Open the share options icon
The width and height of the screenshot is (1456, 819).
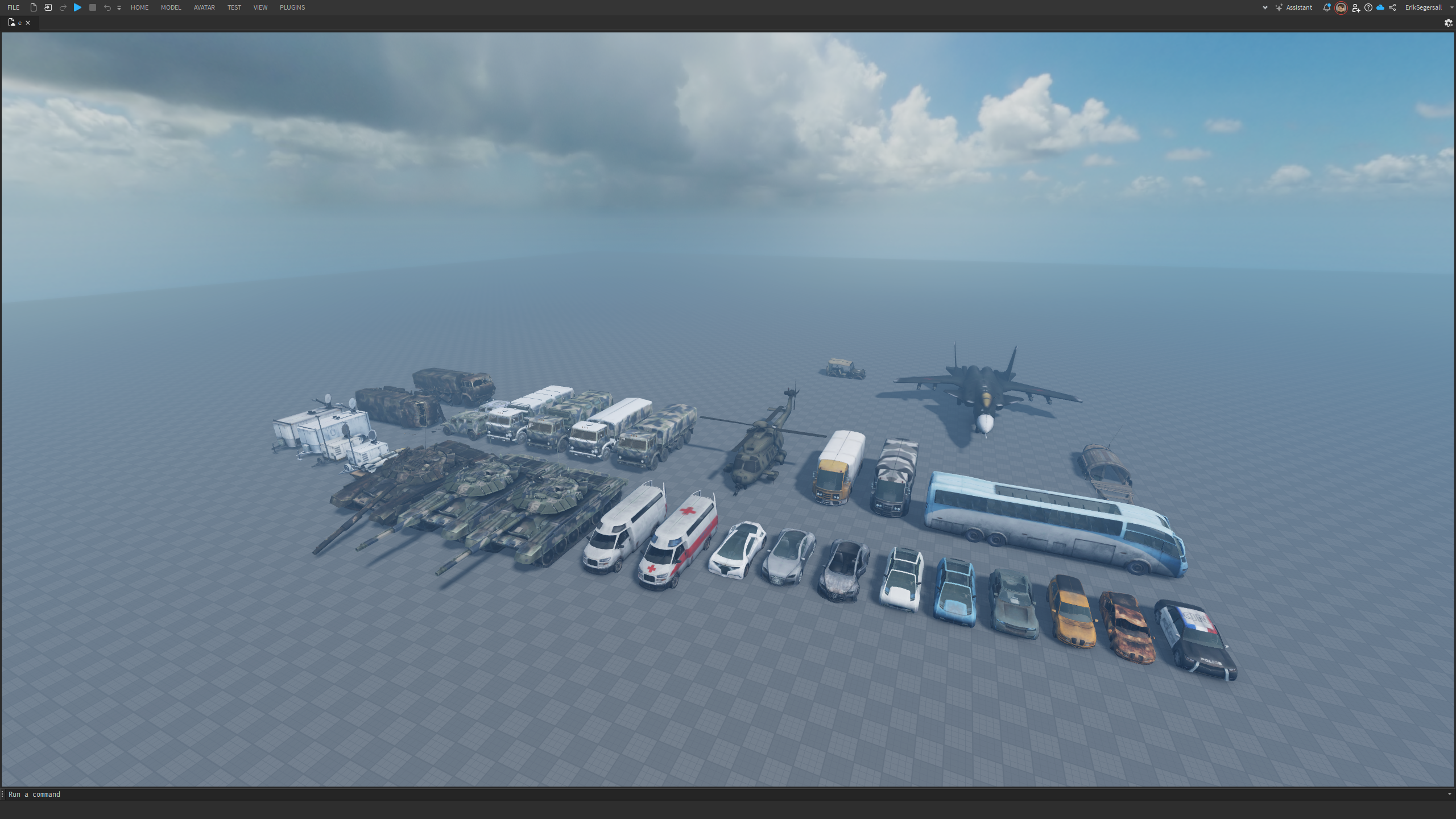click(x=1393, y=7)
